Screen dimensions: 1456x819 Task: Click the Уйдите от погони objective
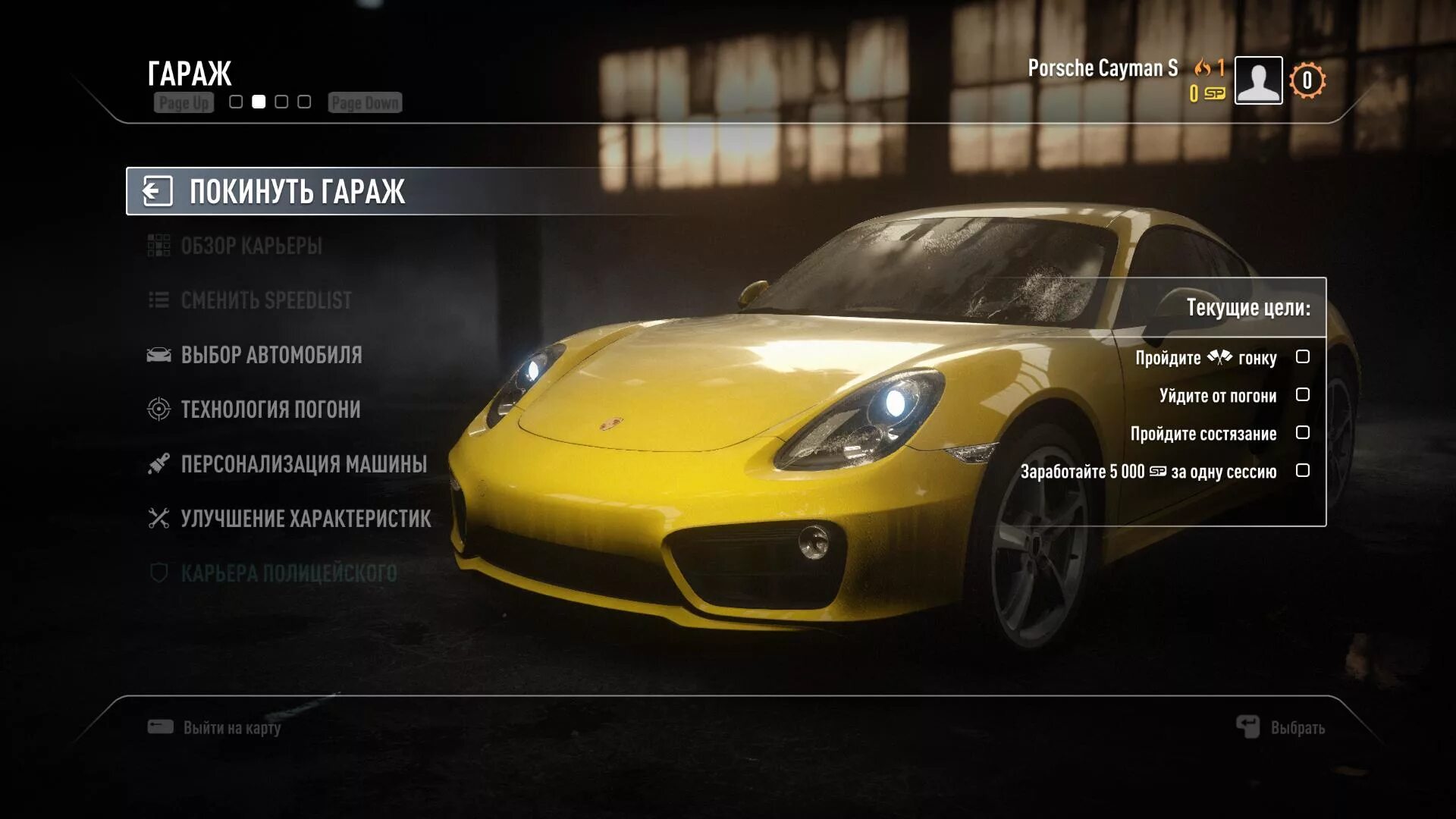1218,396
